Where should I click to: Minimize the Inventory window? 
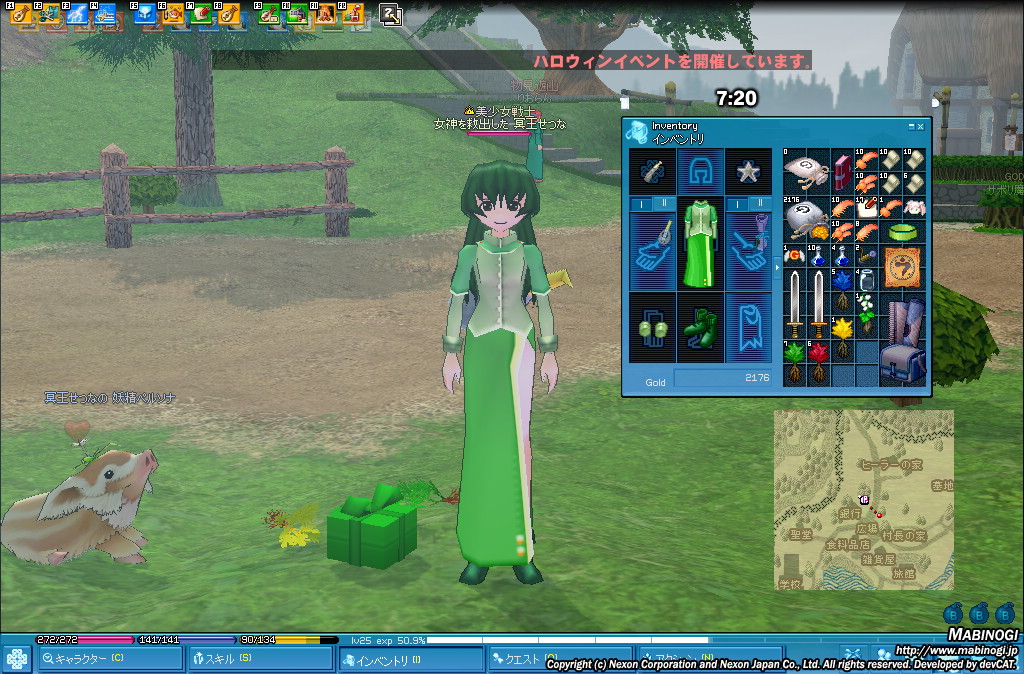point(911,126)
